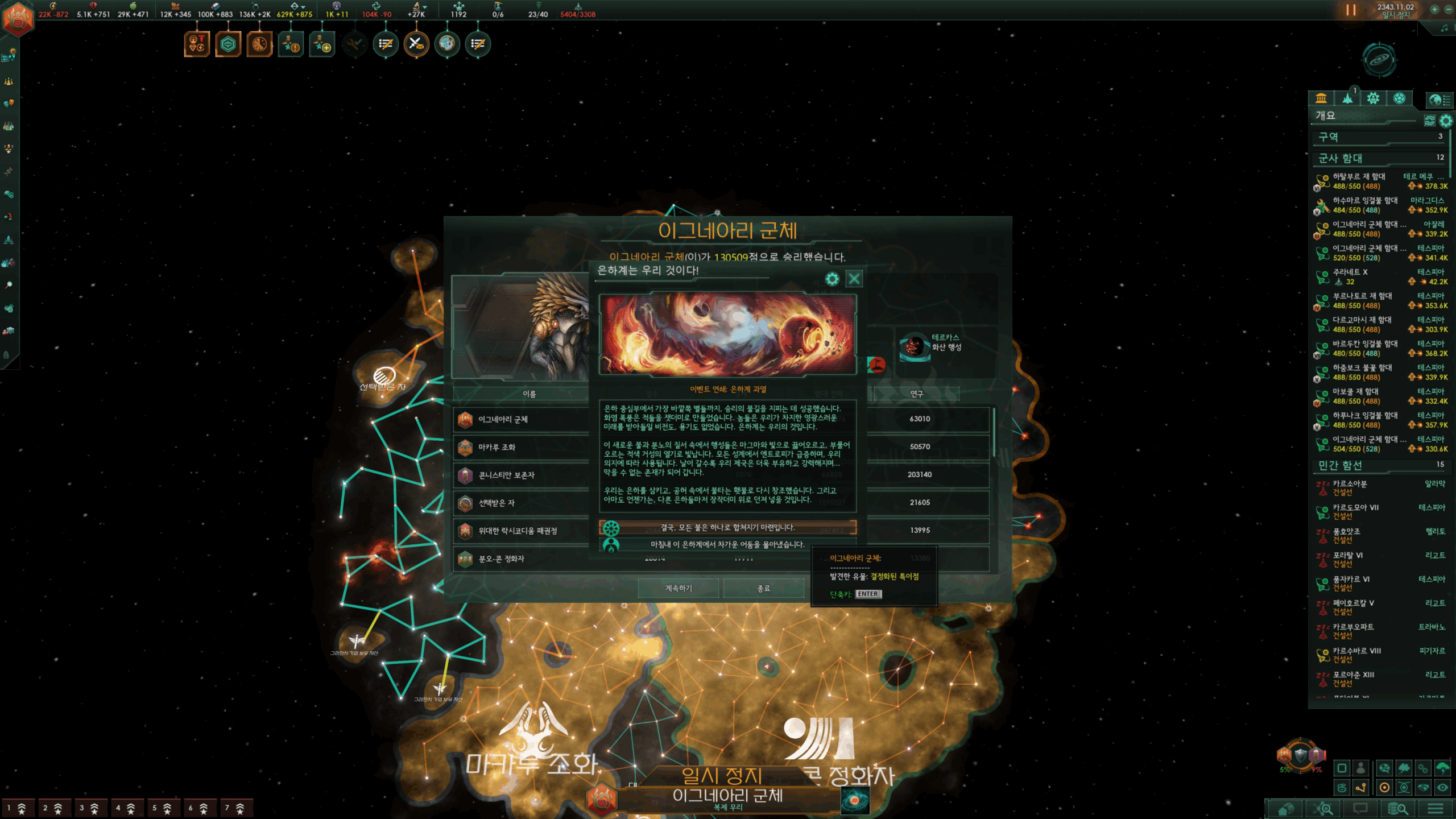This screenshot has height=819, width=1456.
Task: Select the 콘니스티안 보존자 empire row
Action: point(520,475)
